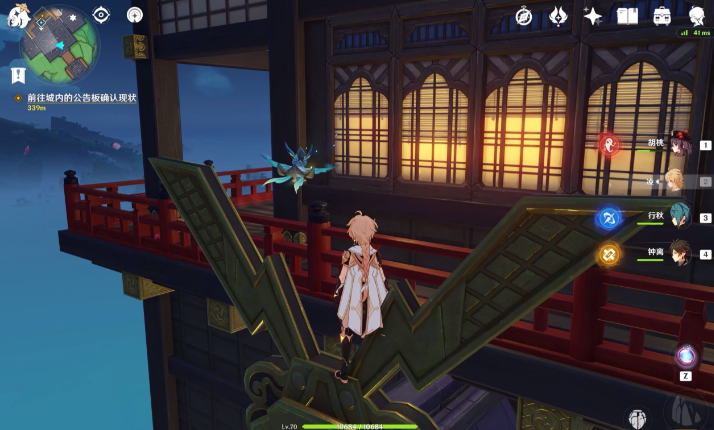
Task: Activate the glowing gadget orb above Z
Action: 686,355
